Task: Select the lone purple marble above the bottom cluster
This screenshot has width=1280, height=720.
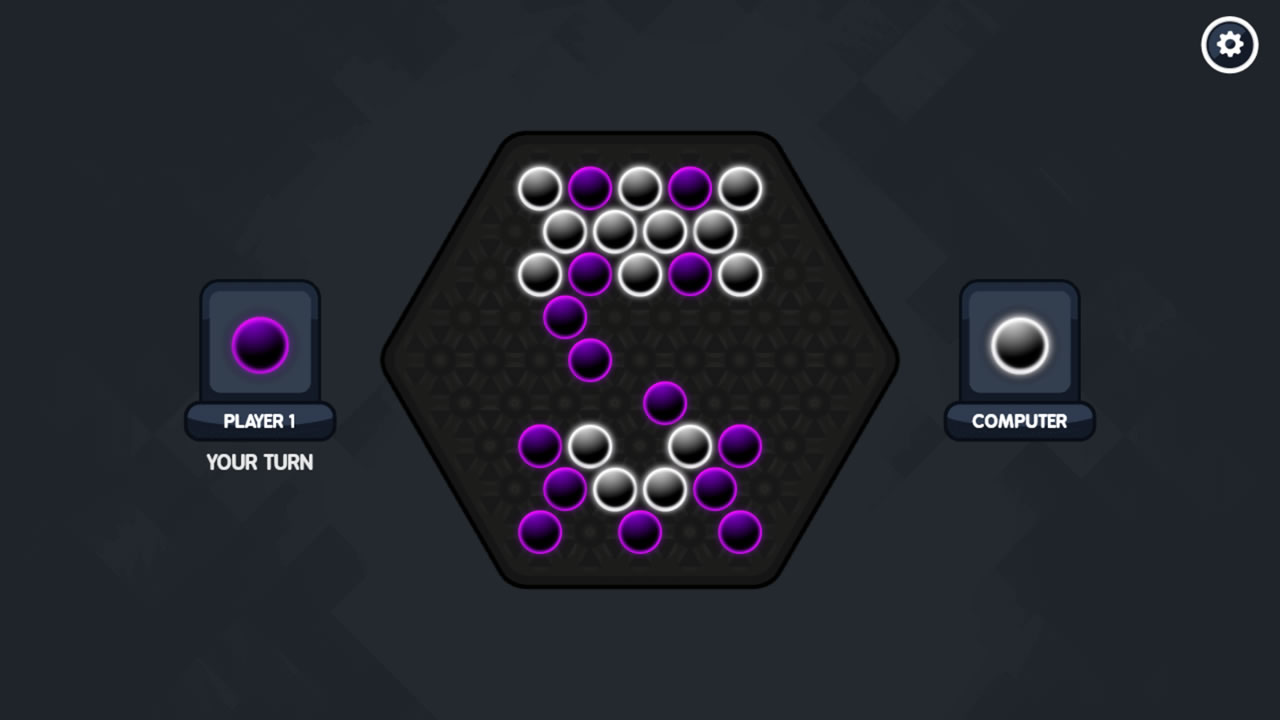Action: click(x=665, y=403)
